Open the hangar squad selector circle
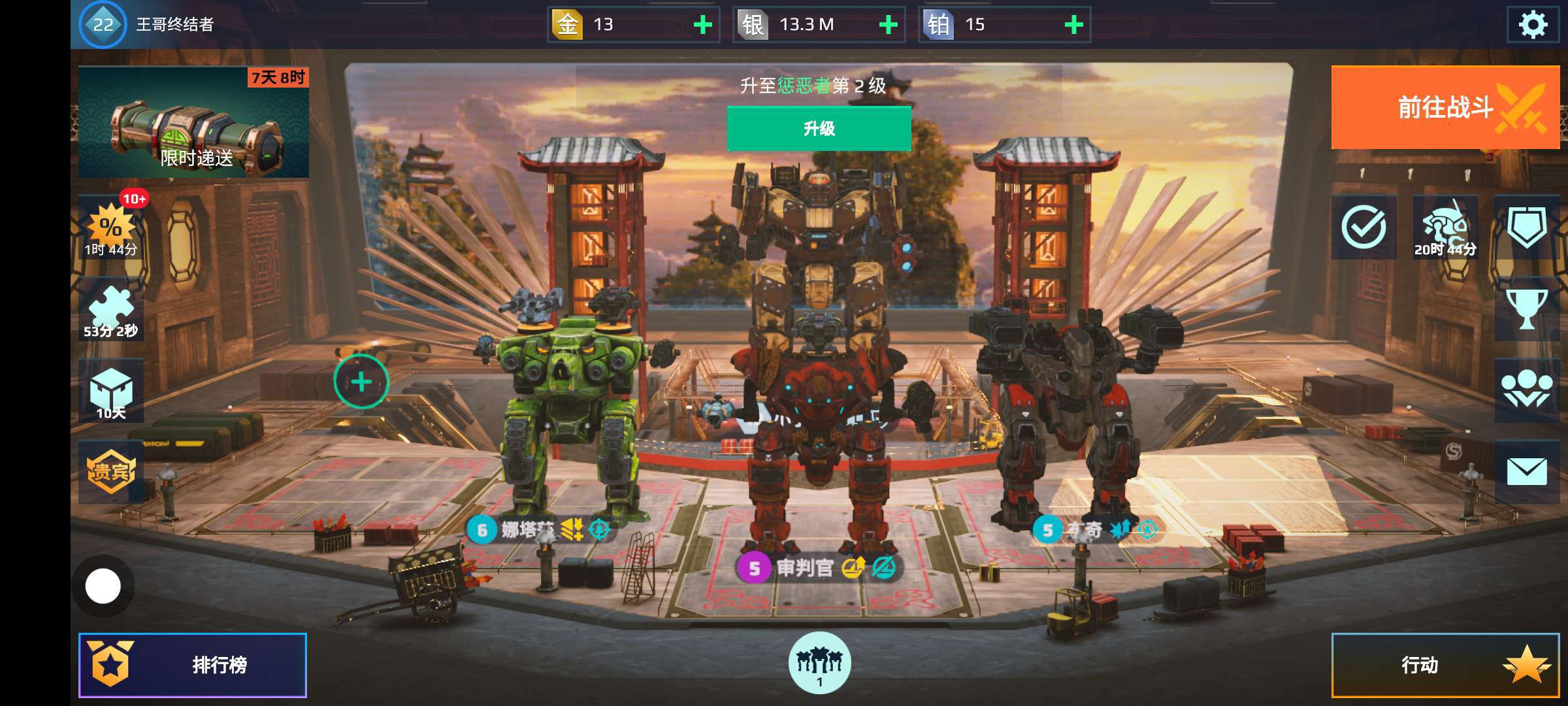The height and width of the screenshot is (706, 1568). point(819,663)
